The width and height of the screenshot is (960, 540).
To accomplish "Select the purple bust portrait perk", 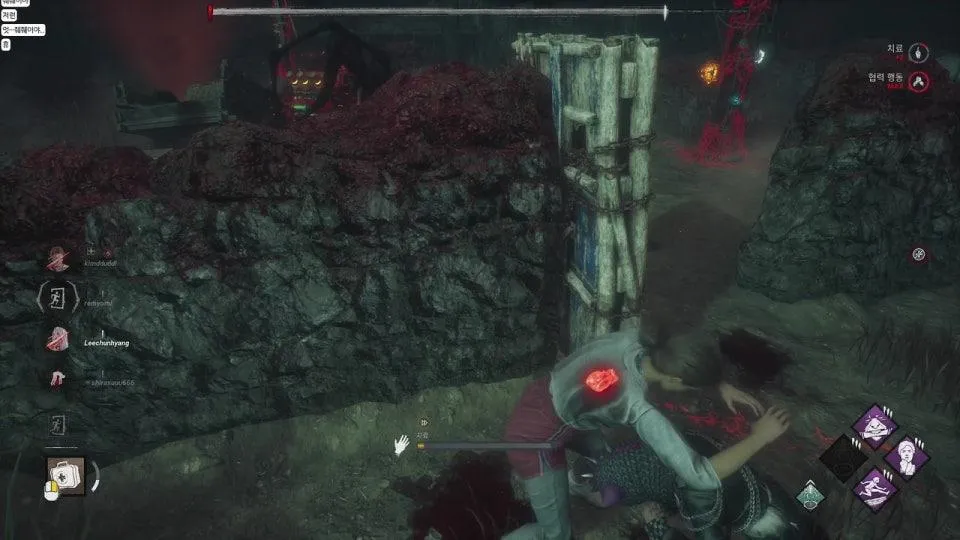I will click(907, 456).
